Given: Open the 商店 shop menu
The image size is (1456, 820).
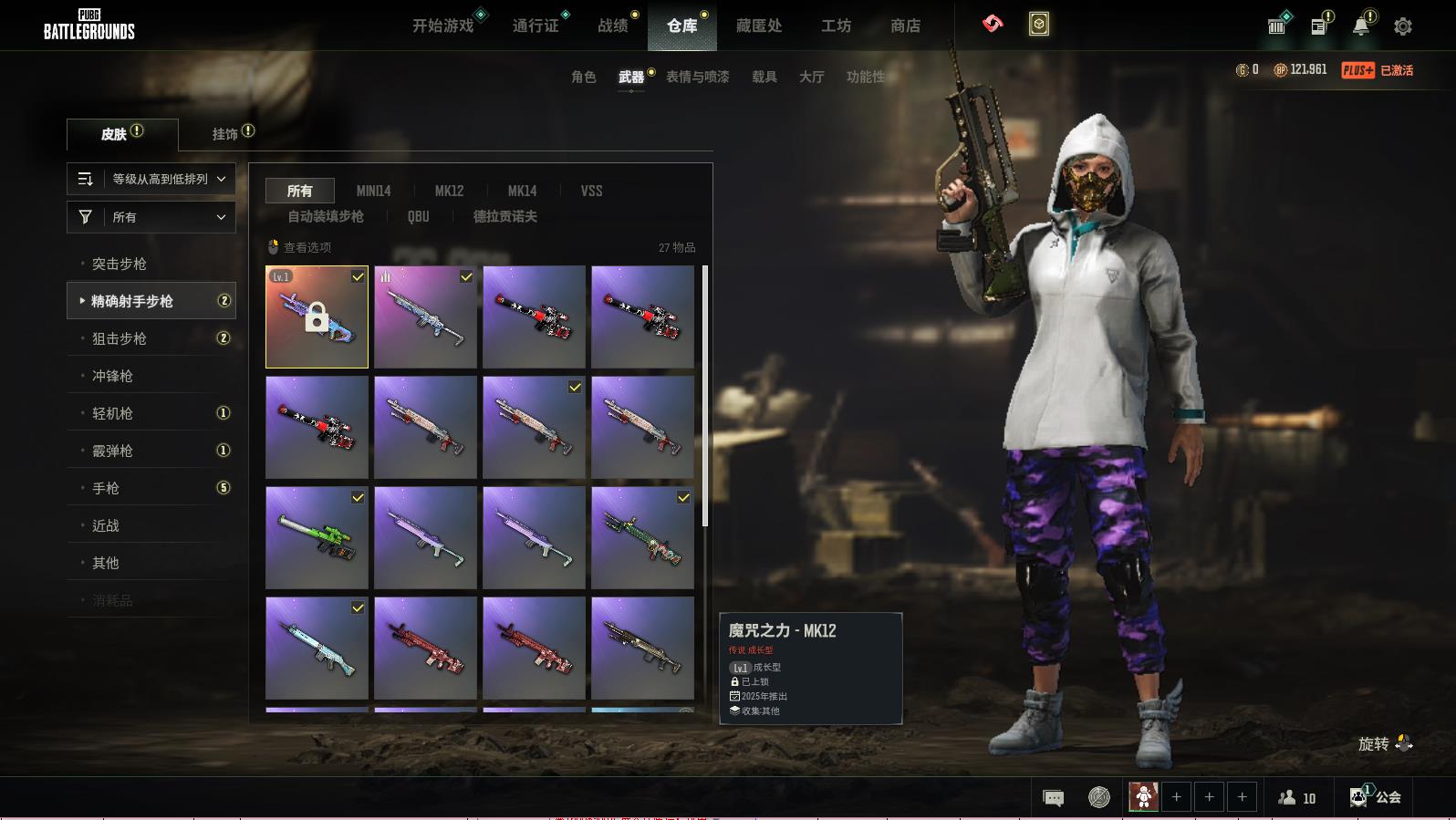Looking at the screenshot, I should (x=905, y=26).
